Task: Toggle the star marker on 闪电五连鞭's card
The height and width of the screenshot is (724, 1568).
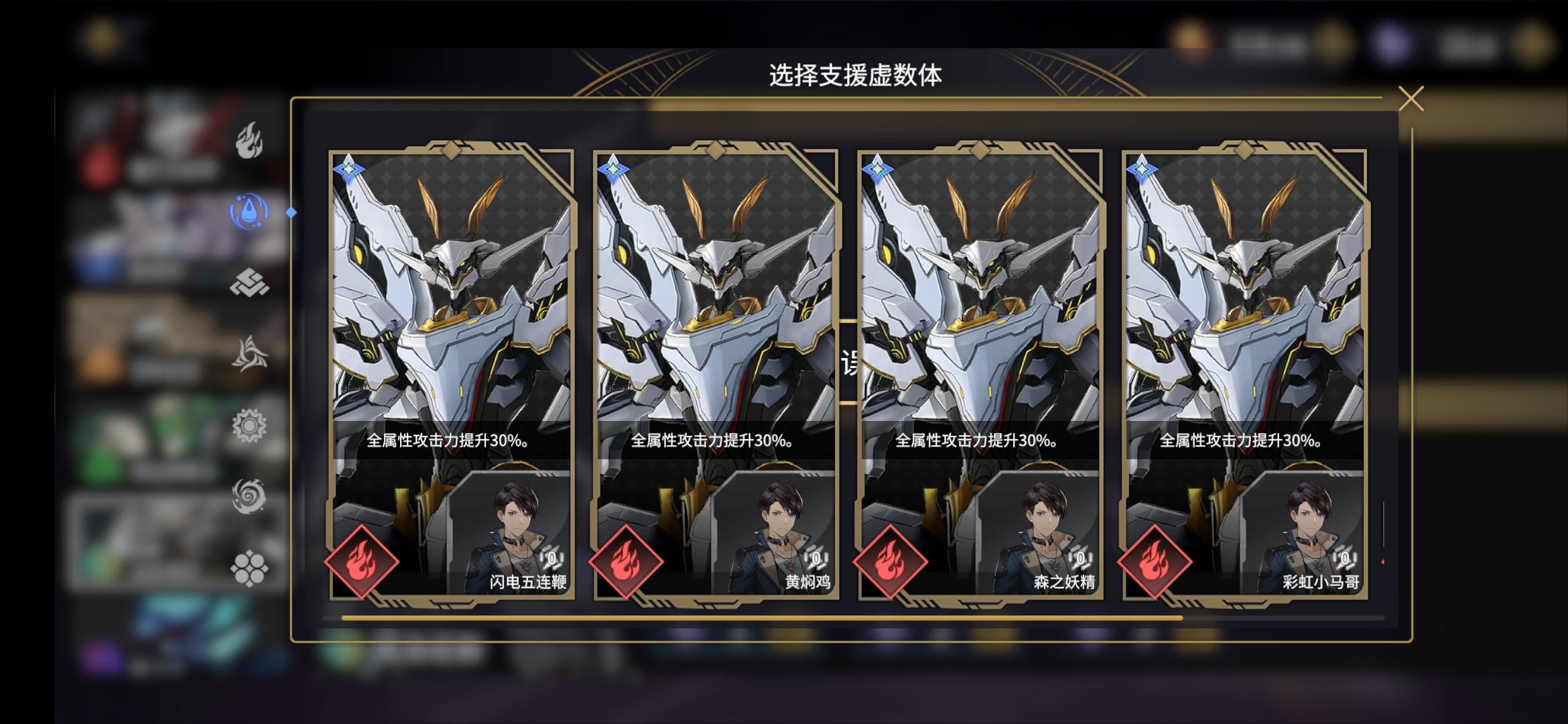Action: pyautogui.click(x=348, y=170)
